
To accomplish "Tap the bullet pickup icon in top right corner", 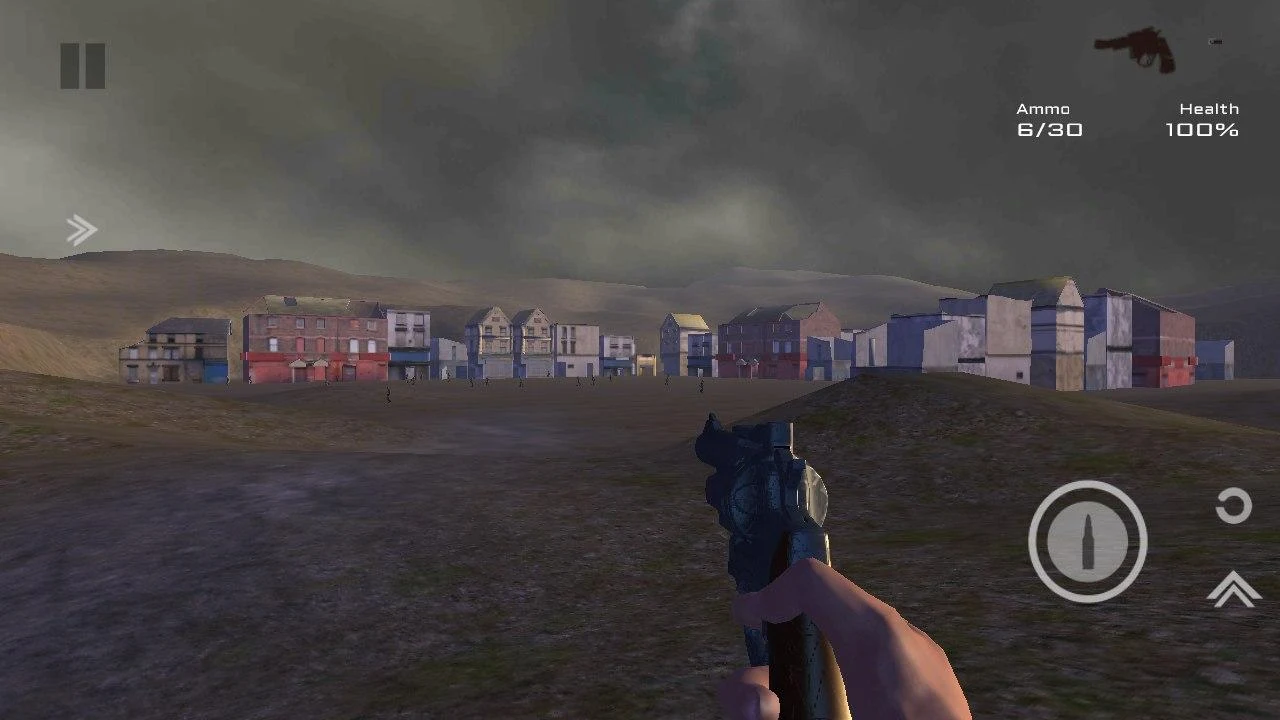I will pos(1214,40).
